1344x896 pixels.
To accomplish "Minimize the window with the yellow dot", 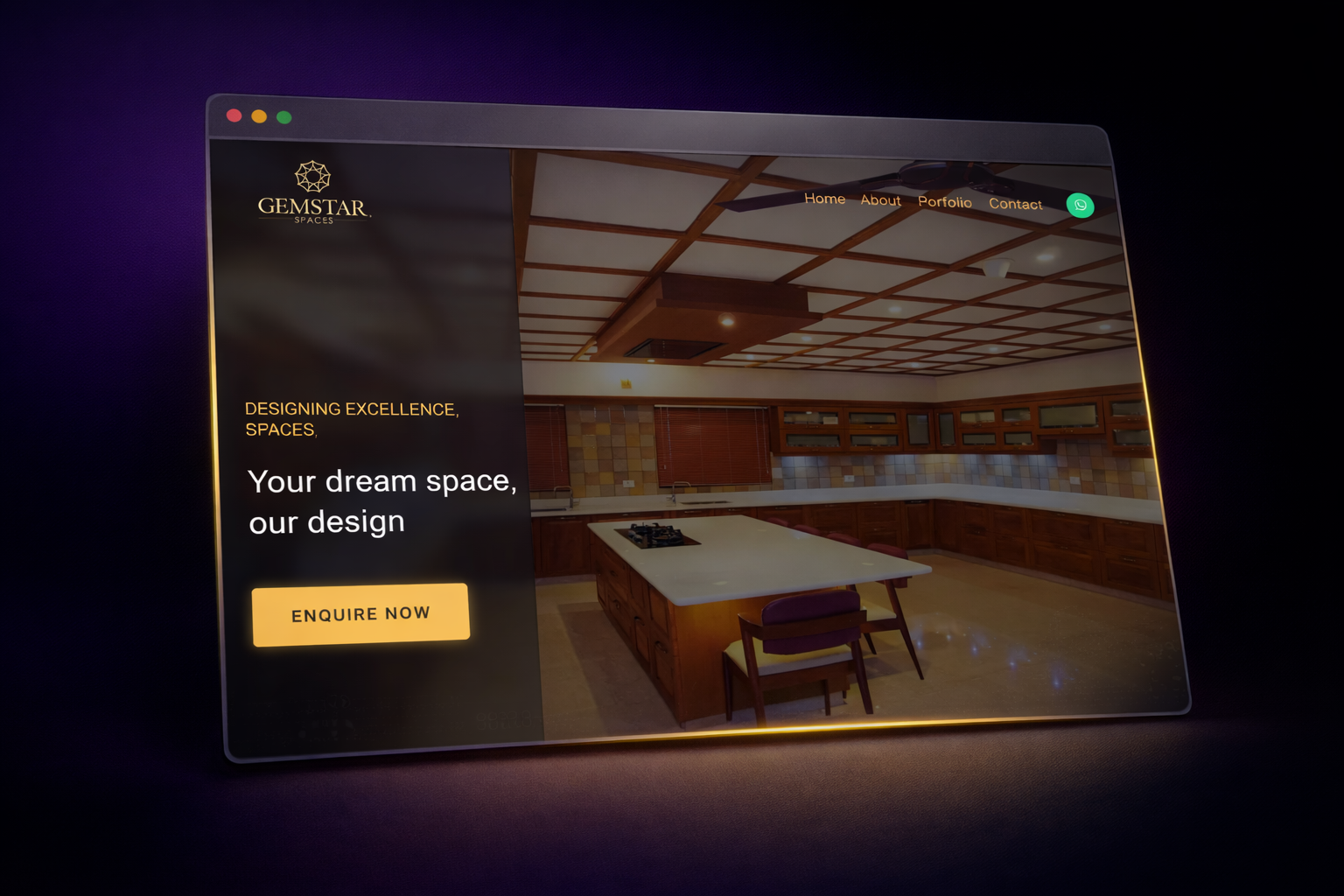I will click(x=259, y=116).
